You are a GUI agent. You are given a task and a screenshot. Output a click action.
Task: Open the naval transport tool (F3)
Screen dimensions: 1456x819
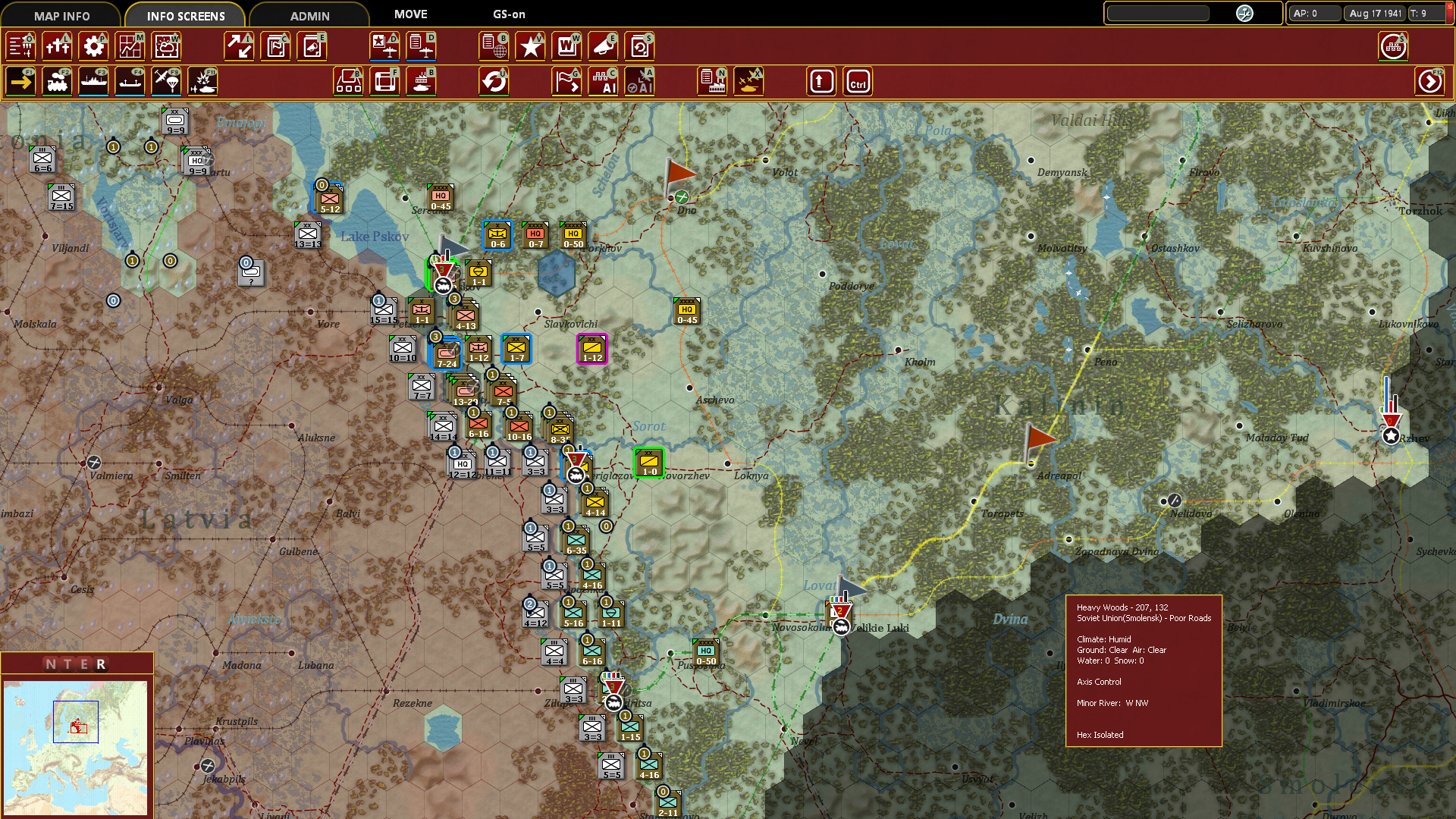click(93, 81)
